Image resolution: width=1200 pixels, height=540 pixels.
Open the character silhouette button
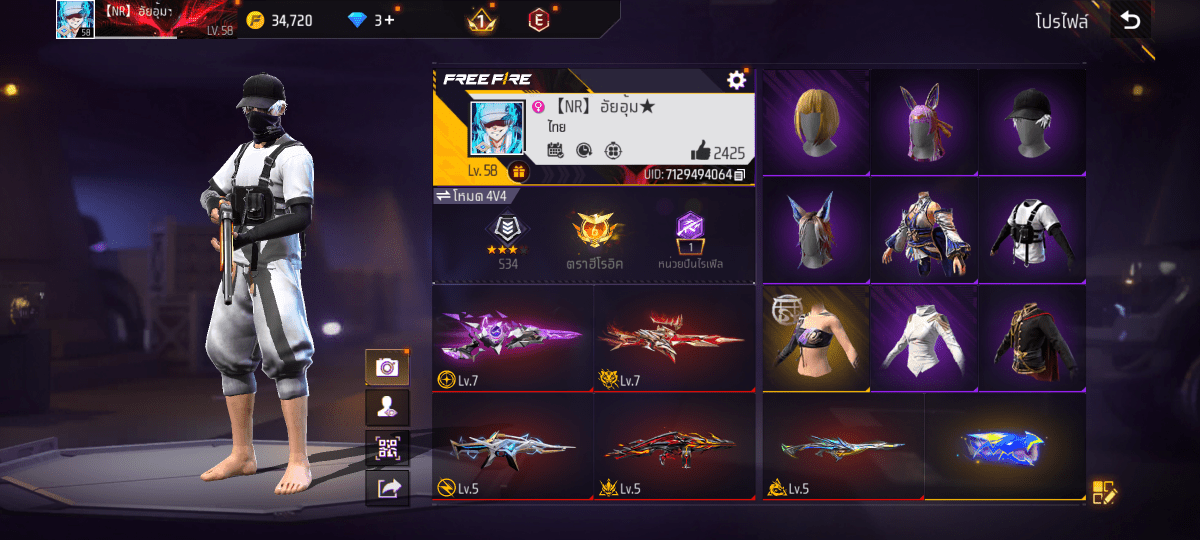coord(386,408)
